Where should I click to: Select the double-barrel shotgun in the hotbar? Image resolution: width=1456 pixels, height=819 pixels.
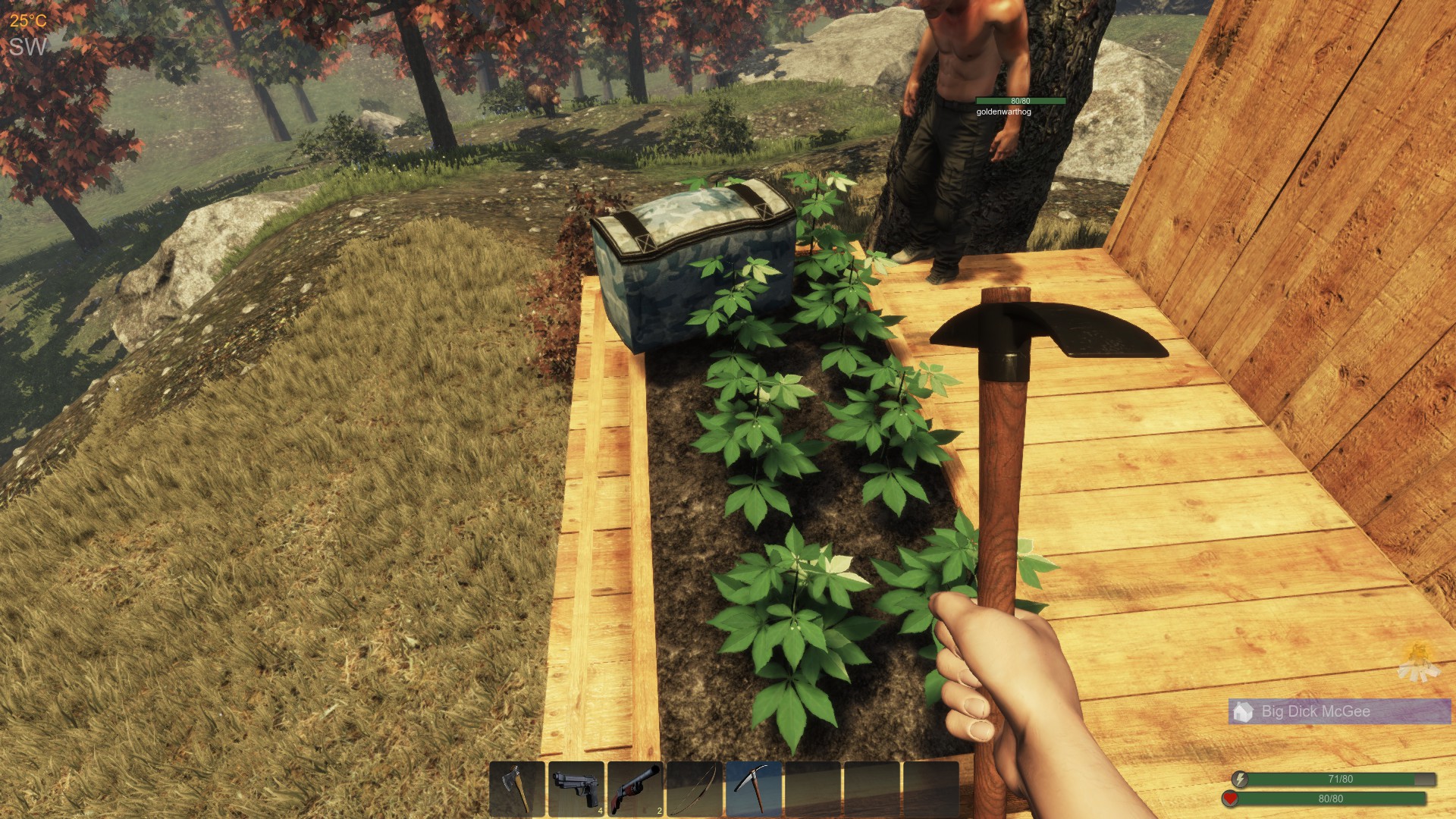click(634, 790)
